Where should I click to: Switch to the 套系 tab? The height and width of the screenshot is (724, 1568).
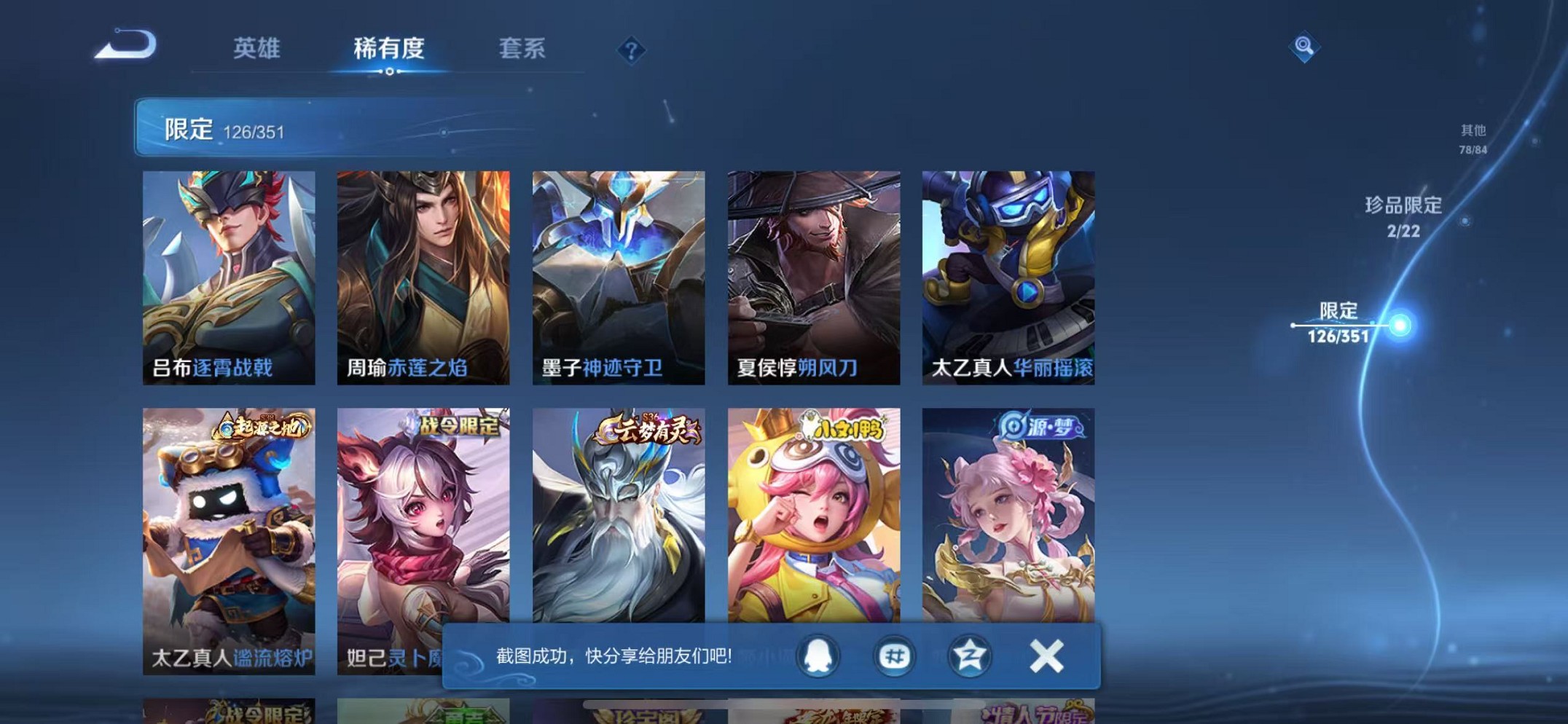click(x=522, y=49)
